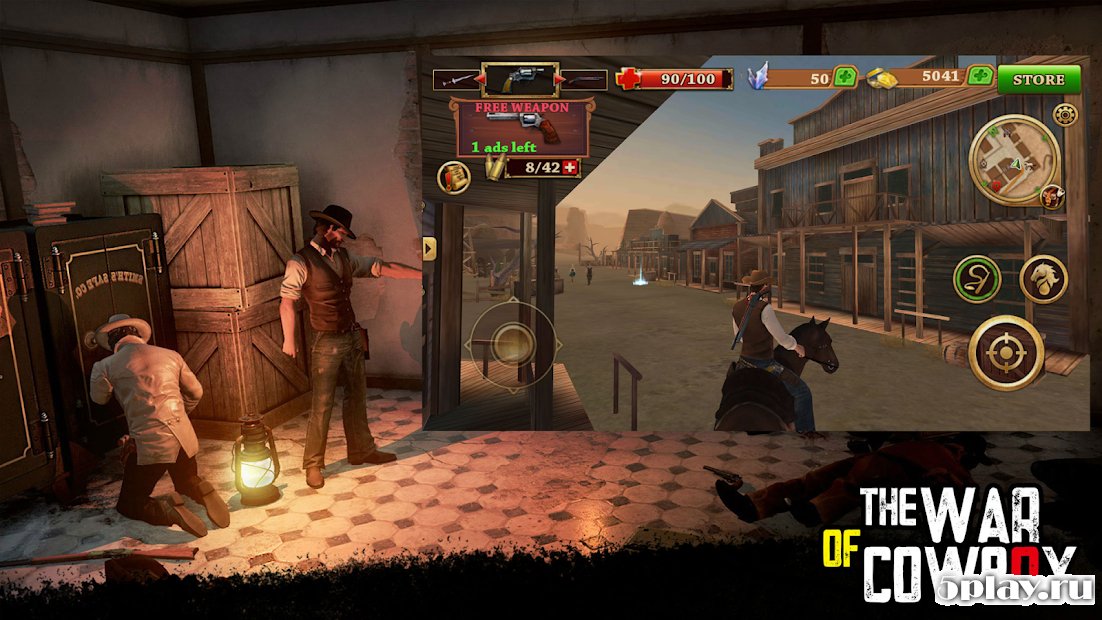Add gold using the green plus
The height and width of the screenshot is (620, 1102).
(980, 77)
